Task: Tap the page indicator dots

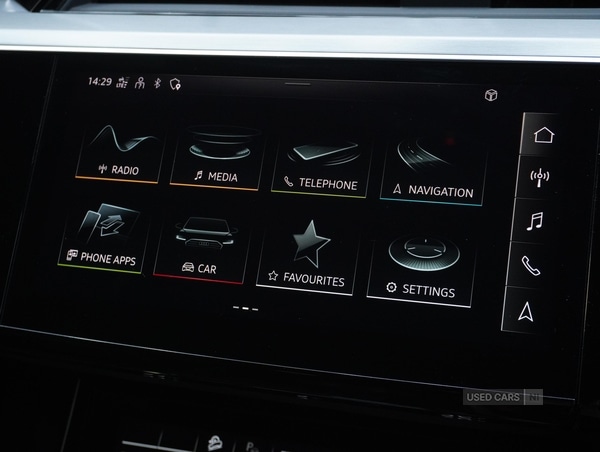Action: coord(245,308)
